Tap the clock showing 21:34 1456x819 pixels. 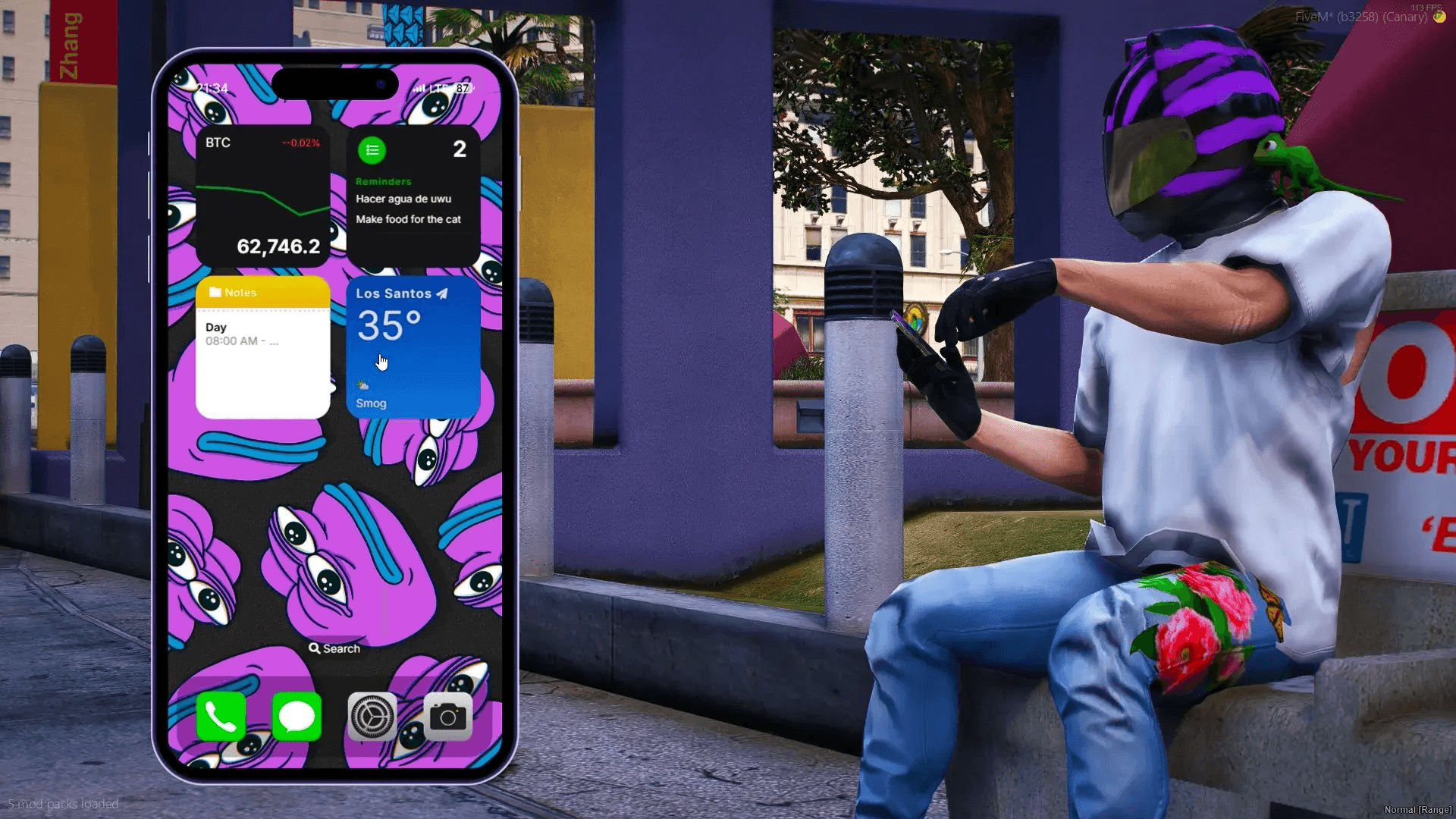click(212, 88)
